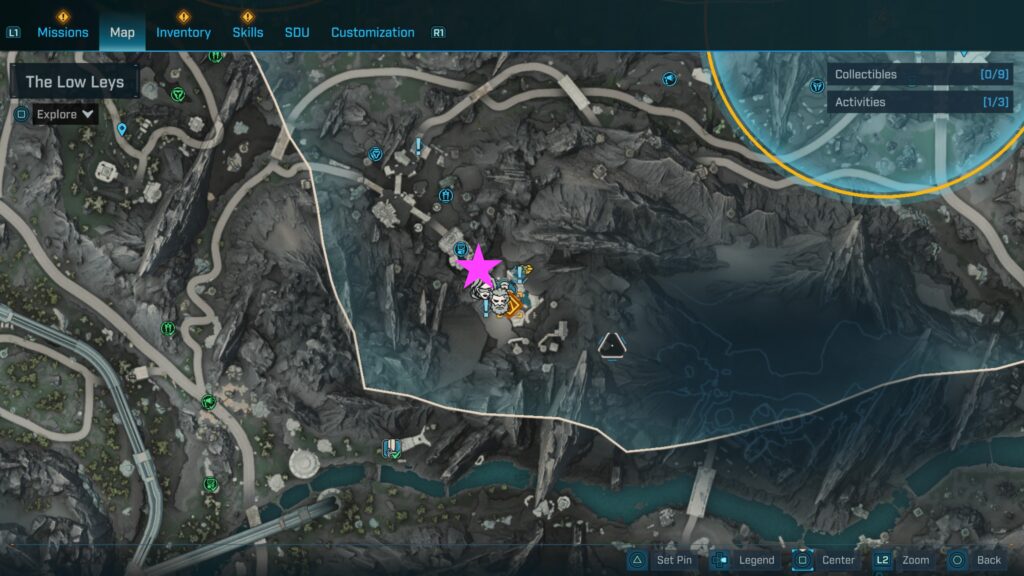Show the Customization tab

click(x=372, y=32)
